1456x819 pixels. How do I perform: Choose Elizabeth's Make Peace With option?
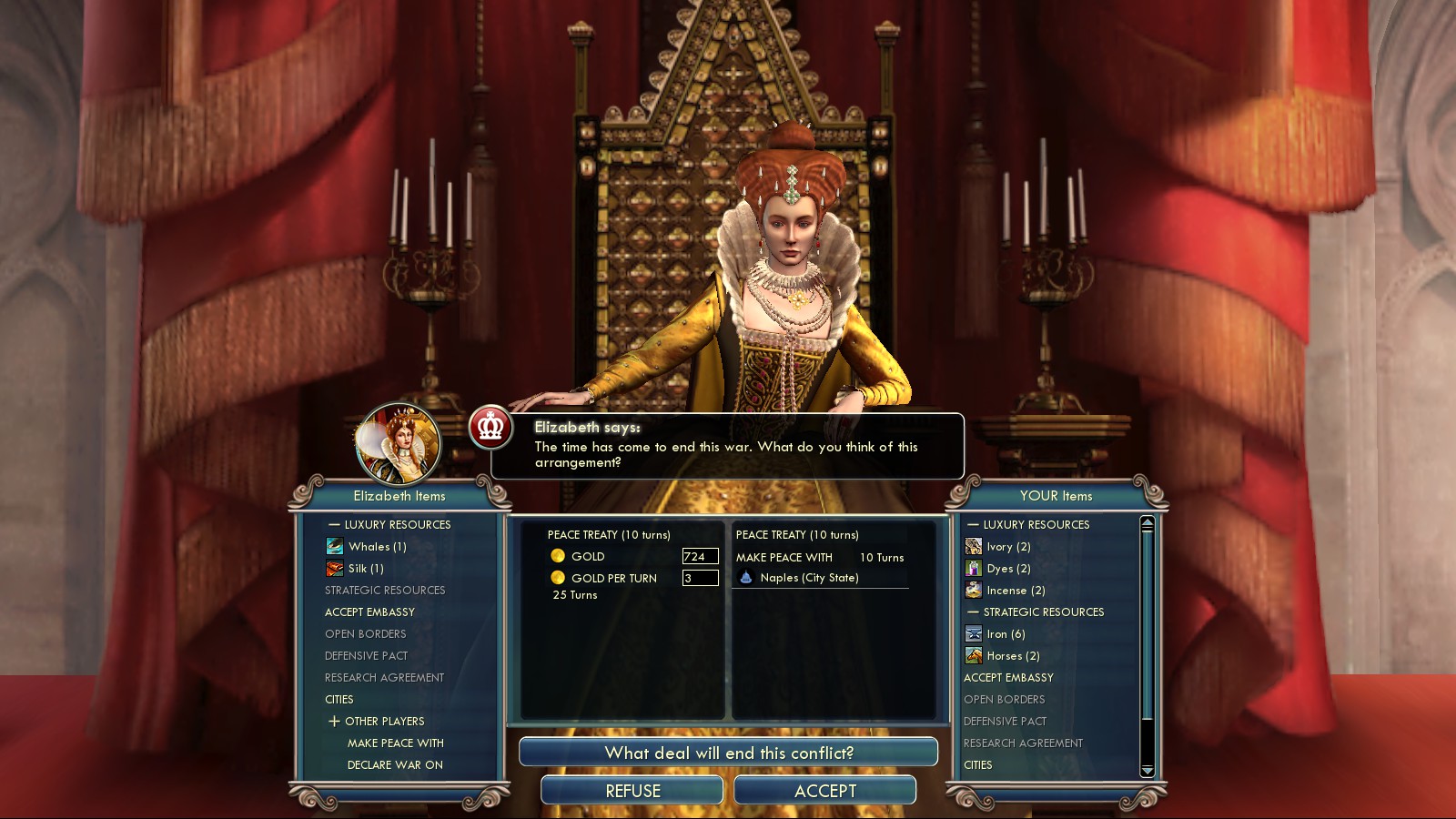coord(395,743)
